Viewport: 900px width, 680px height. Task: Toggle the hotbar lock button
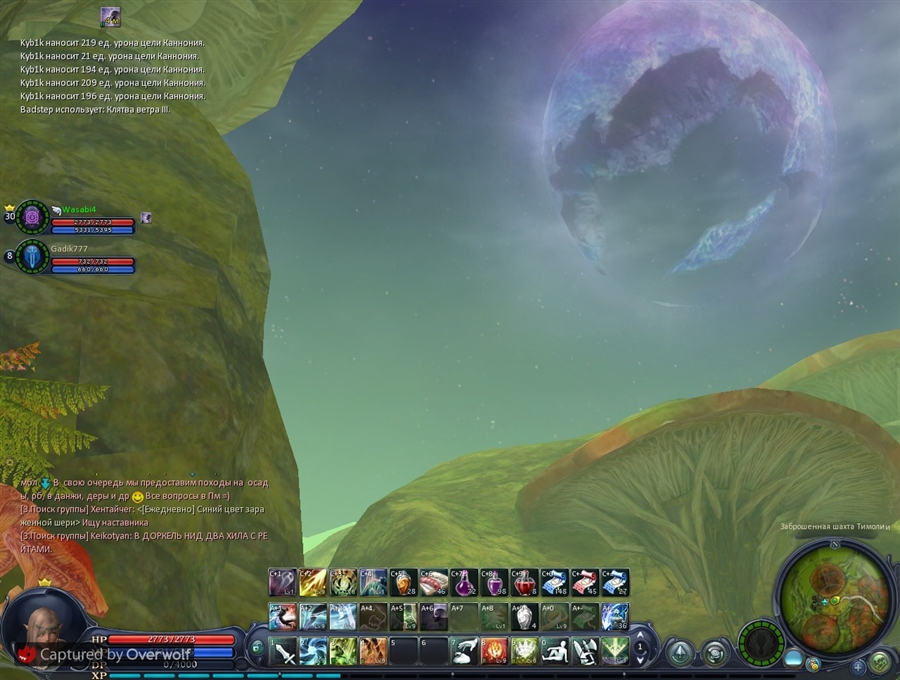pyautogui.click(x=257, y=647)
